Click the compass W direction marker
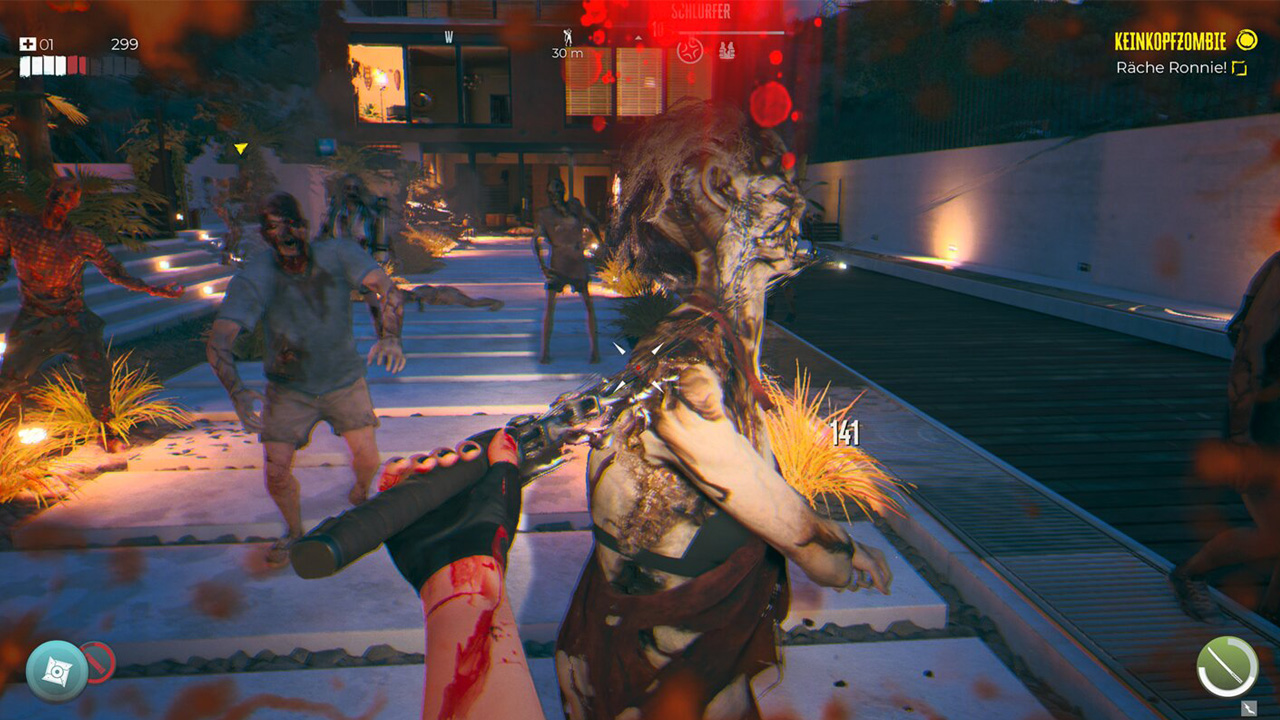1280x720 pixels. click(449, 38)
